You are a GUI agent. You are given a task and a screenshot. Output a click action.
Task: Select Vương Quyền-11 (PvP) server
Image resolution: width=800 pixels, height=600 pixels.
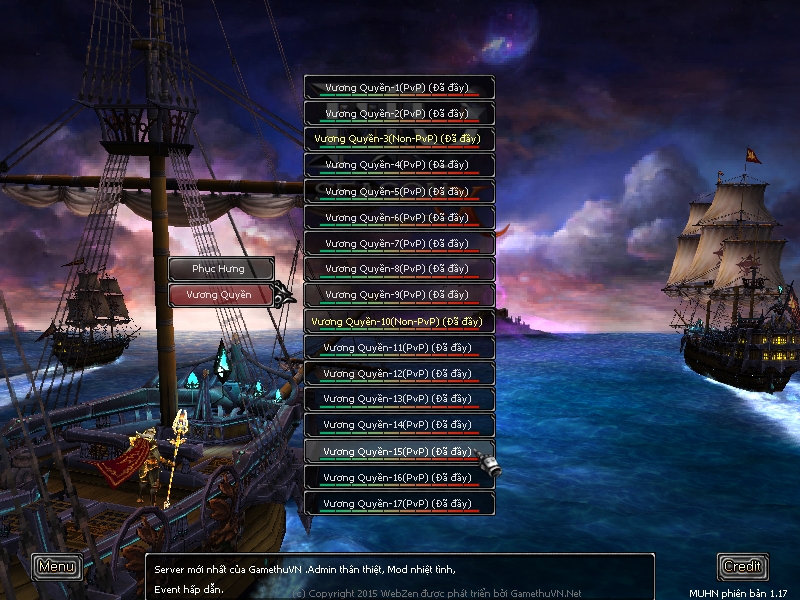tap(399, 348)
